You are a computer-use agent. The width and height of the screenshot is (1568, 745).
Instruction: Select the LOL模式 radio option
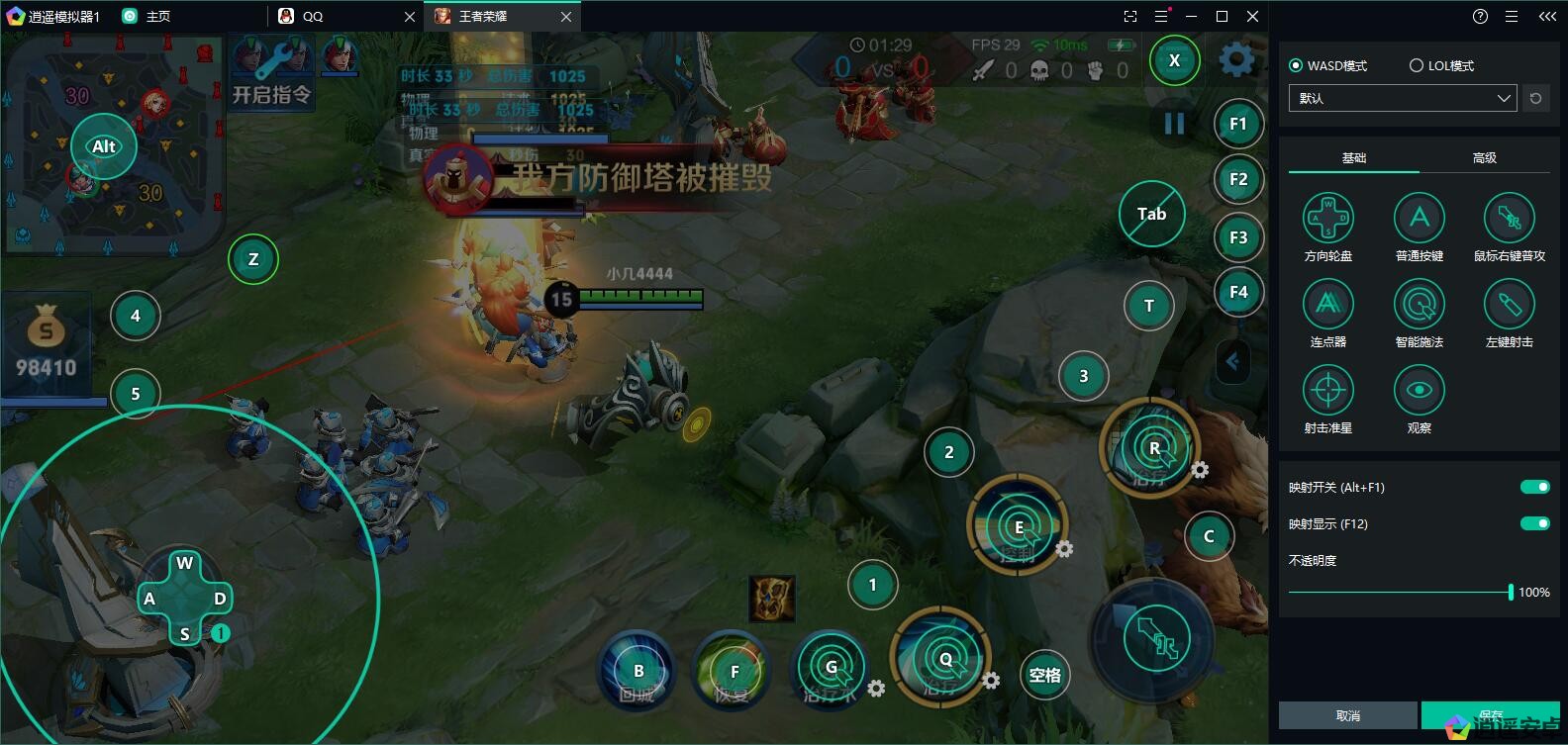coord(1417,65)
